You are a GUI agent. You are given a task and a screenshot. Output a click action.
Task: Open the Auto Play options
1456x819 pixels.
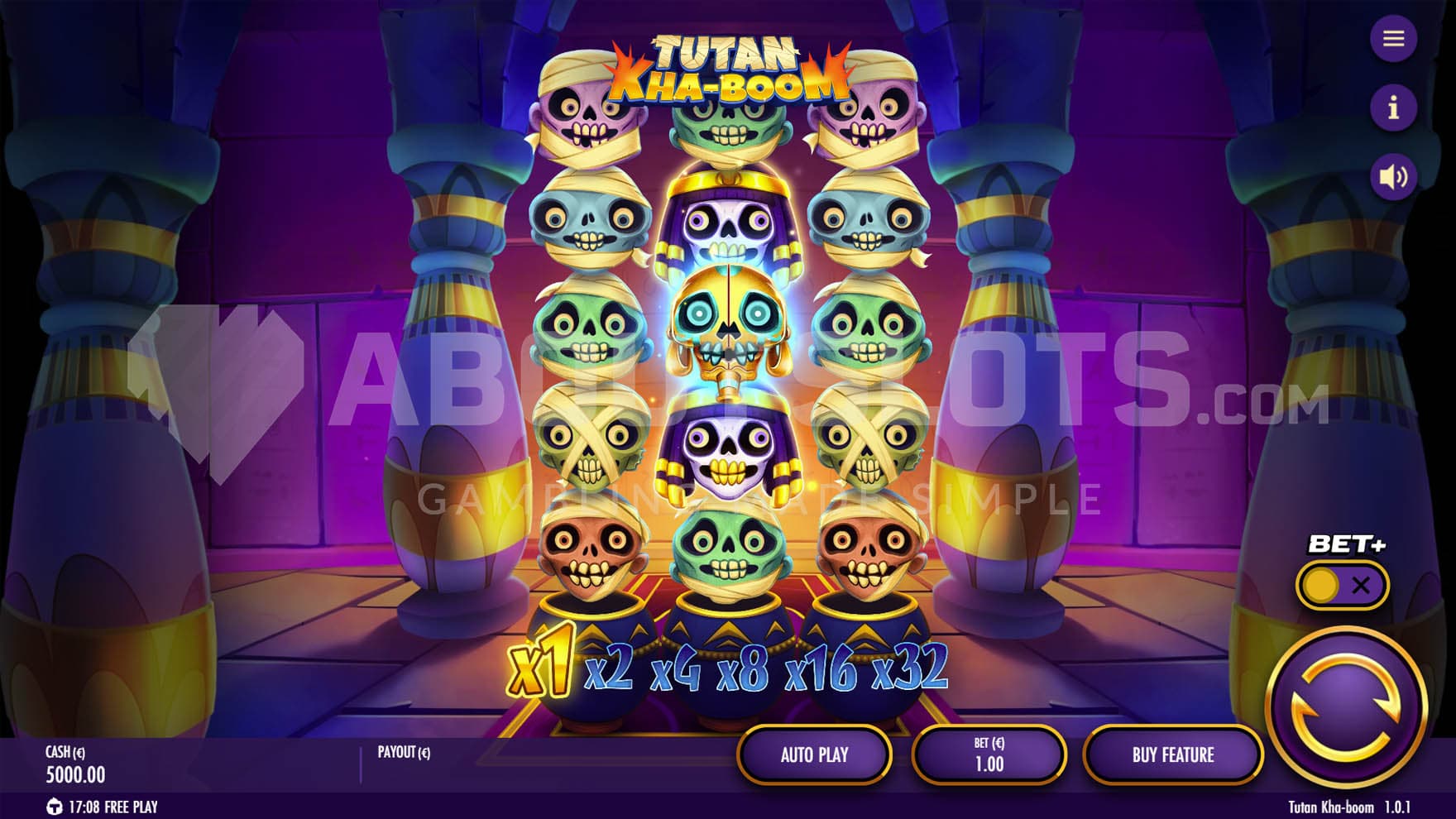(814, 754)
